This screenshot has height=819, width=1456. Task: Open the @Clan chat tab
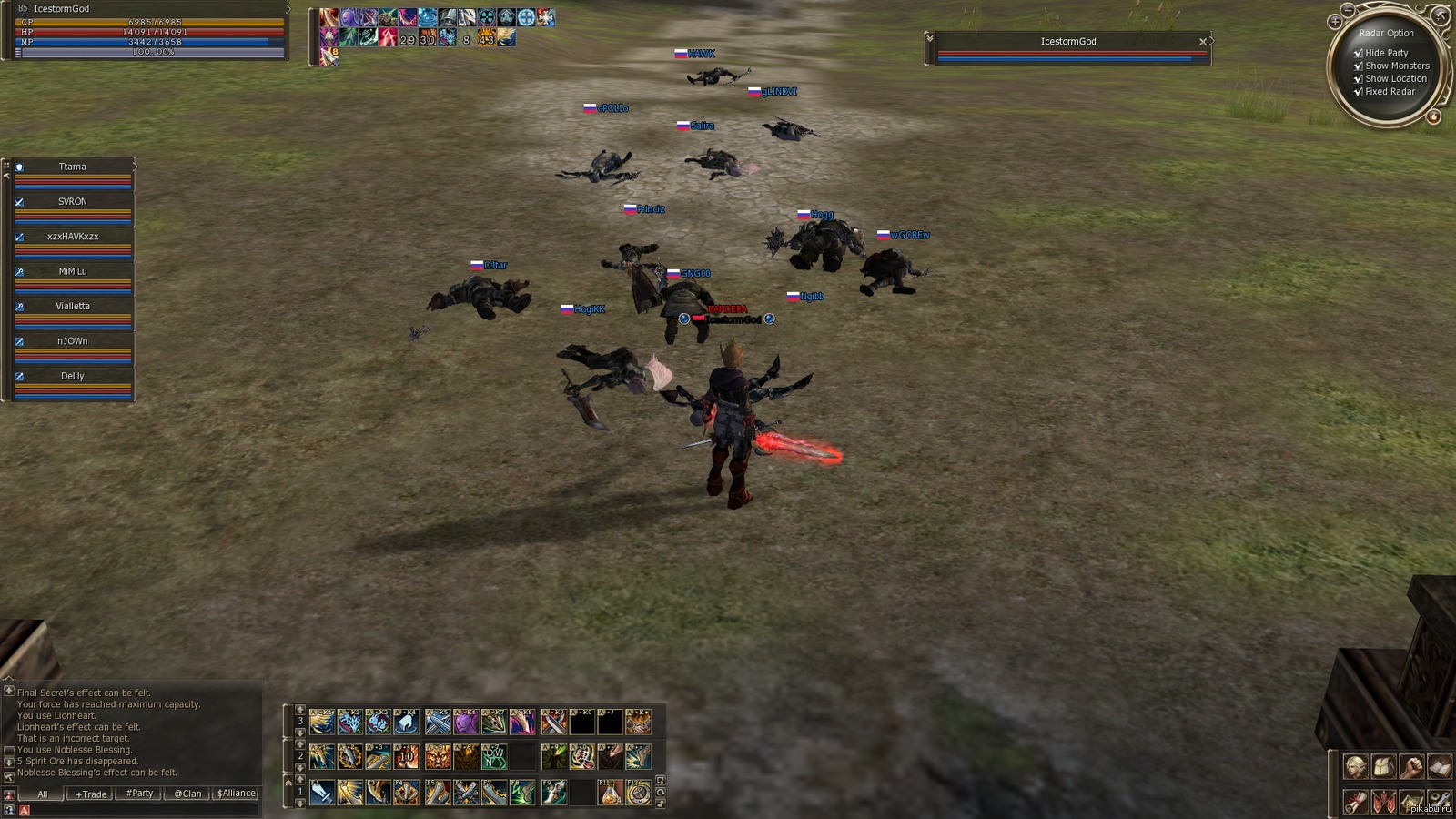click(x=187, y=794)
